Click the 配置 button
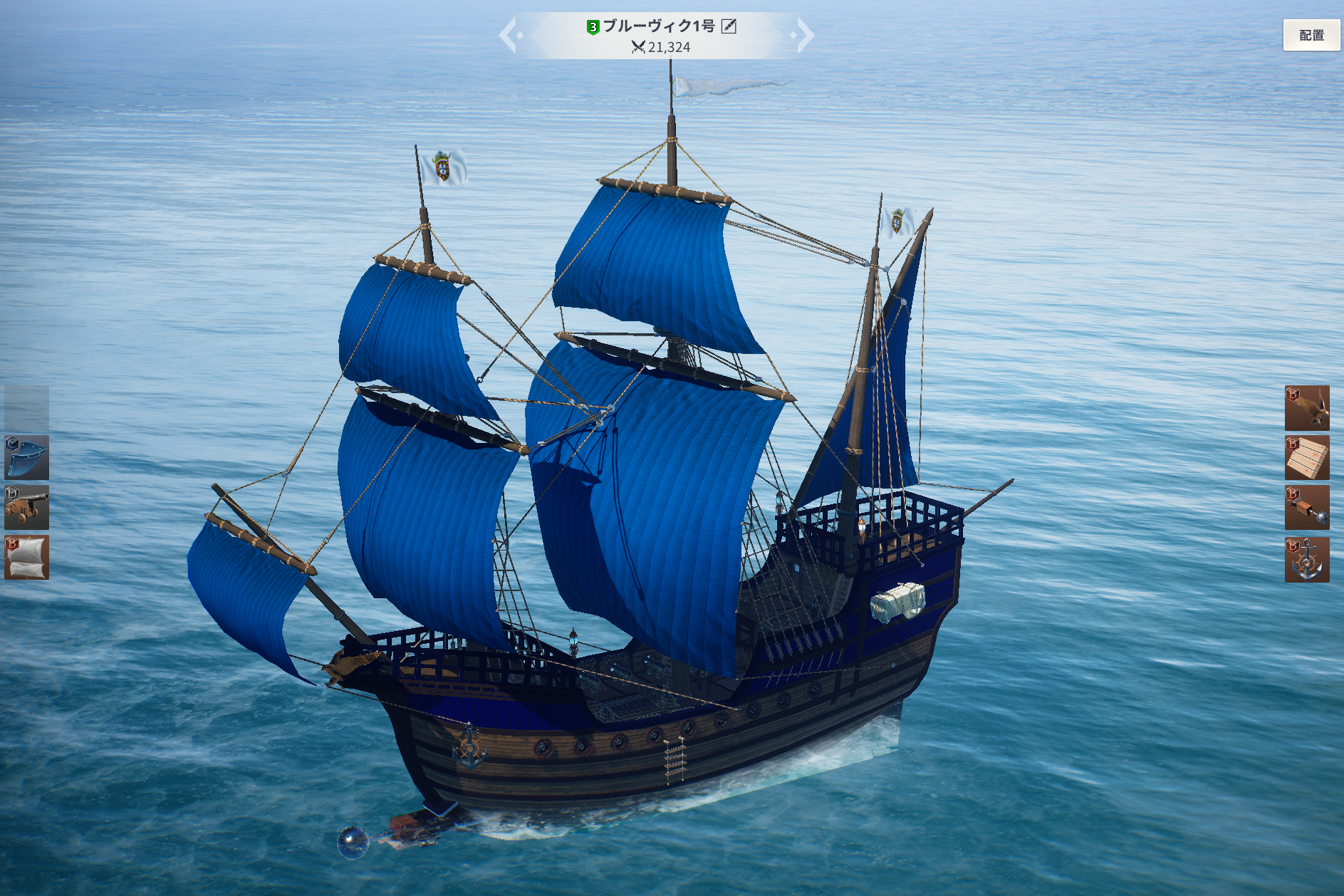Image resolution: width=1344 pixels, height=896 pixels. point(1311,35)
